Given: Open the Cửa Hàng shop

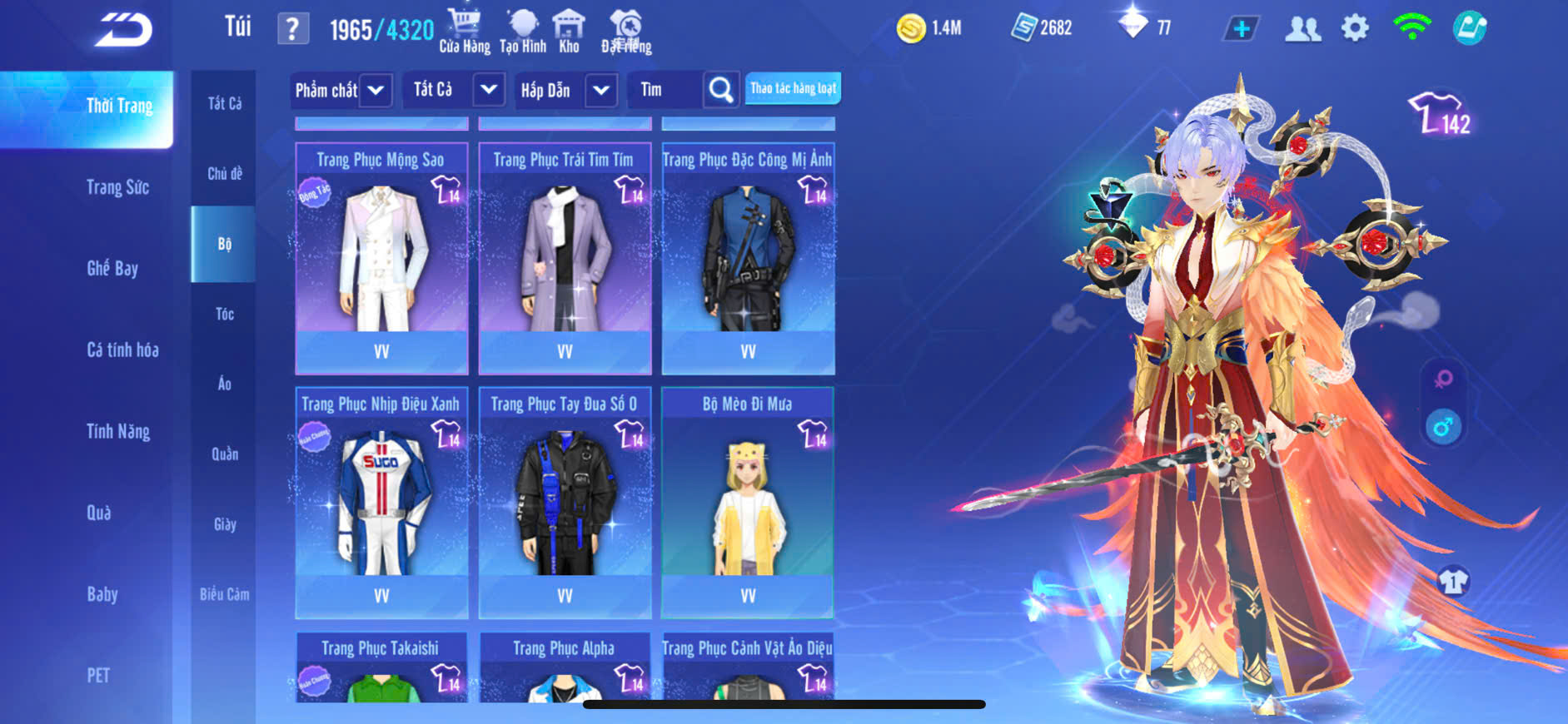Looking at the screenshot, I should (x=464, y=31).
